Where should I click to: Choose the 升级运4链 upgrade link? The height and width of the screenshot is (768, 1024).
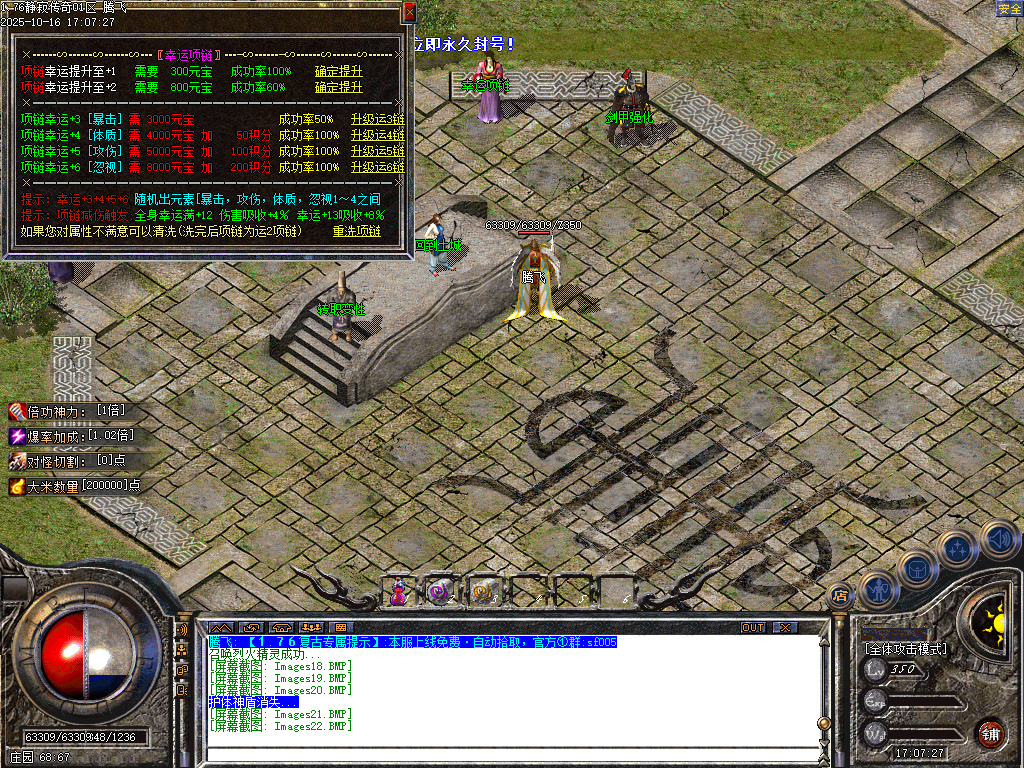(x=377, y=136)
